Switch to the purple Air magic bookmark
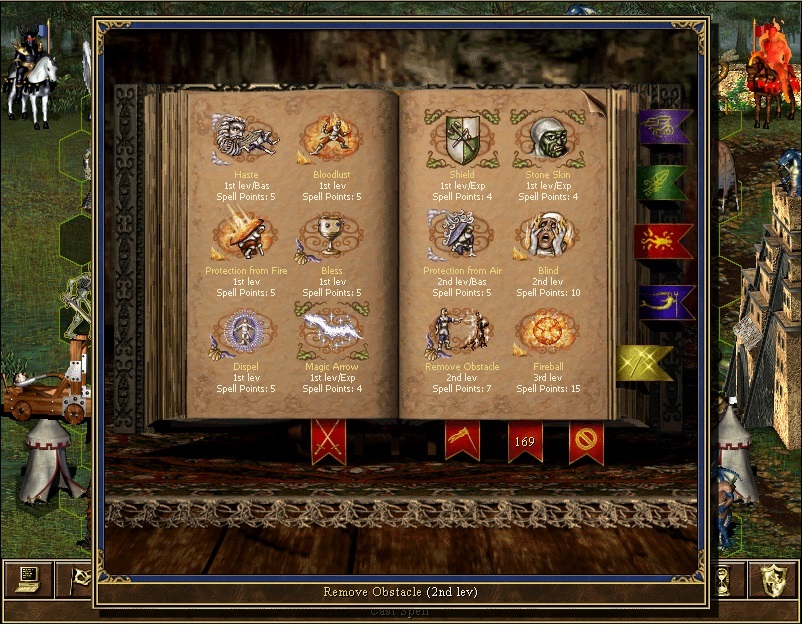 [662, 126]
